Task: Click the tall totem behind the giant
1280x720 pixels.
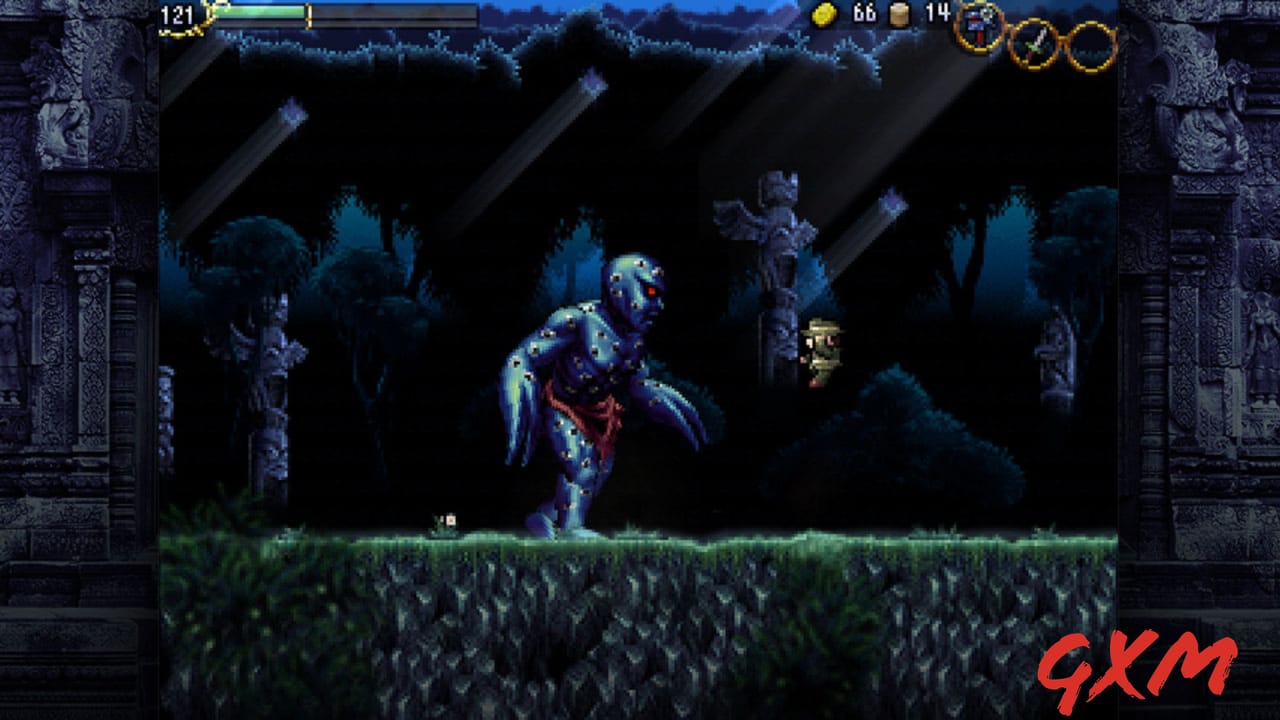Action: pos(772,330)
